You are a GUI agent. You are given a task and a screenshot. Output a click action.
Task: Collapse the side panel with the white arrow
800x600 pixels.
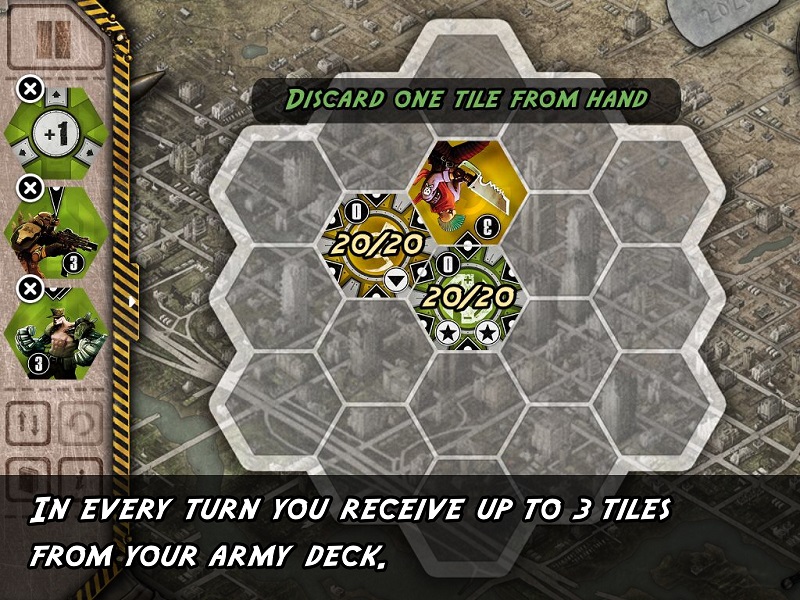pyautogui.click(x=132, y=299)
